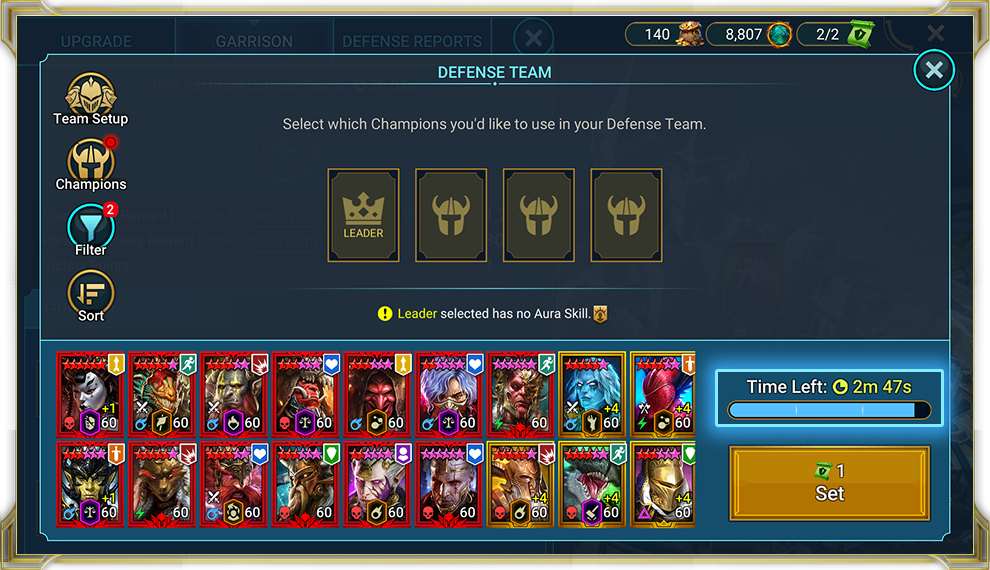Open the Sort options
Image resolution: width=990 pixels, height=570 pixels.
[90, 295]
